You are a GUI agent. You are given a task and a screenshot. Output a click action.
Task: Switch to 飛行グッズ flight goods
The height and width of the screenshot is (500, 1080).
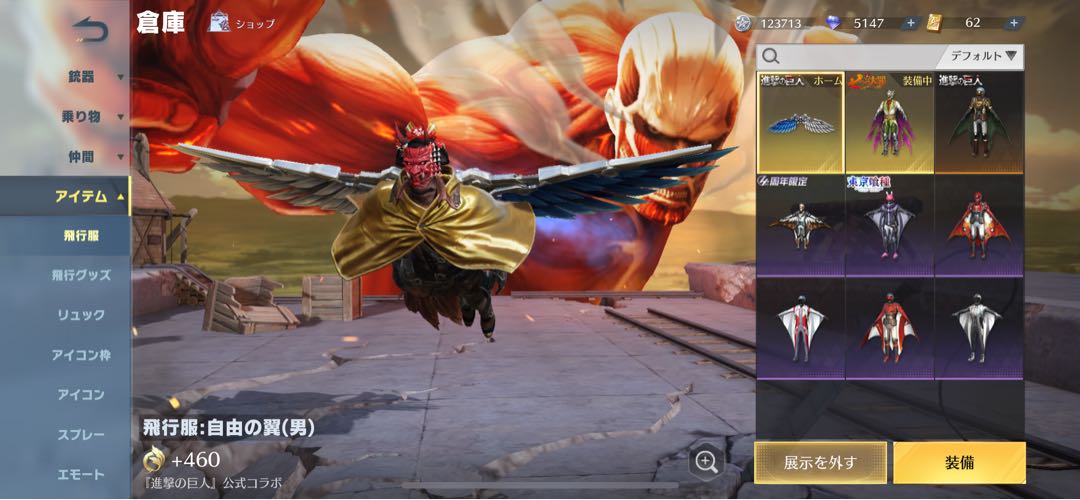pos(80,275)
